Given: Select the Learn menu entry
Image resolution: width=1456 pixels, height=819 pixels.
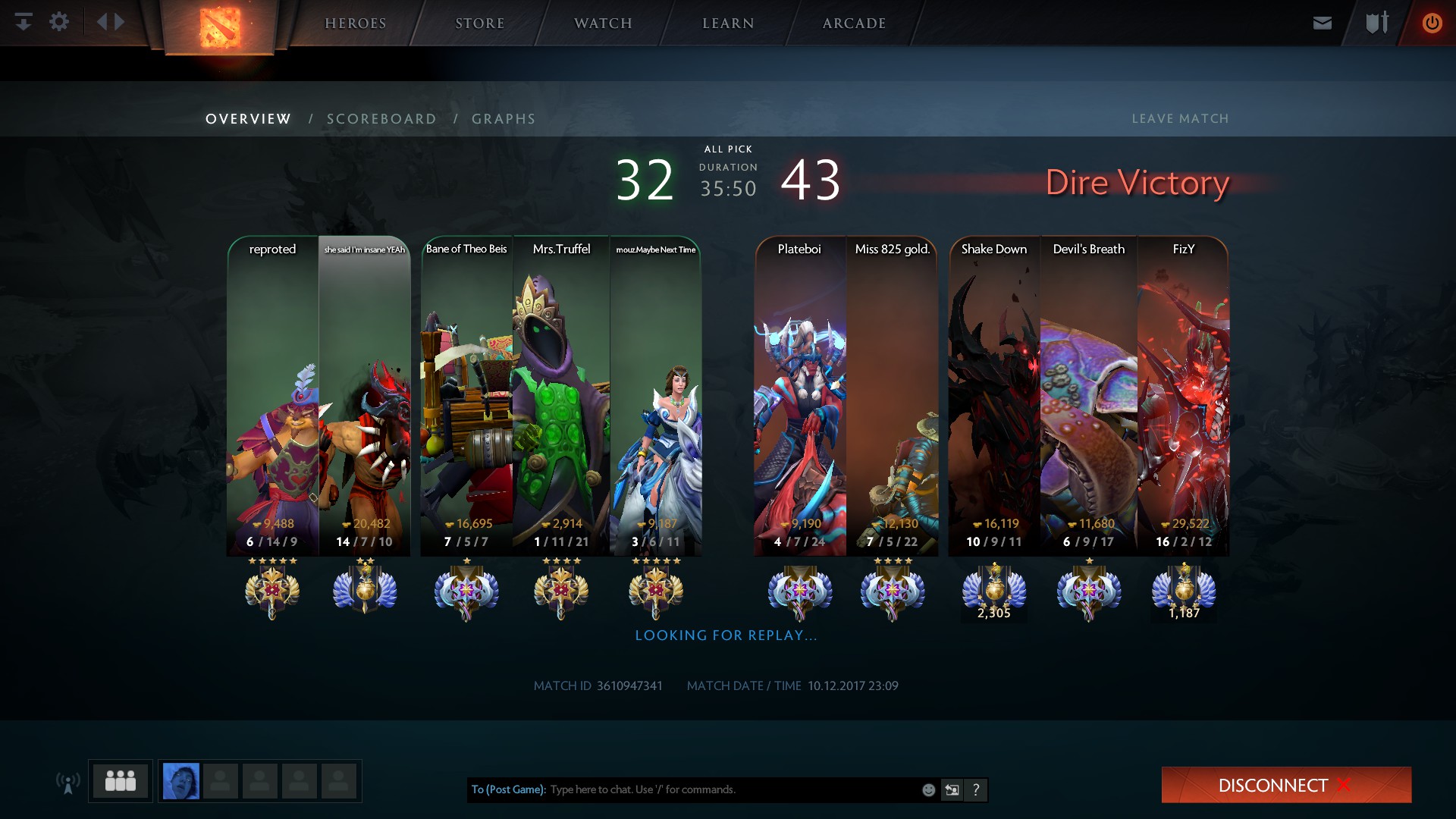Looking at the screenshot, I should pos(728,24).
